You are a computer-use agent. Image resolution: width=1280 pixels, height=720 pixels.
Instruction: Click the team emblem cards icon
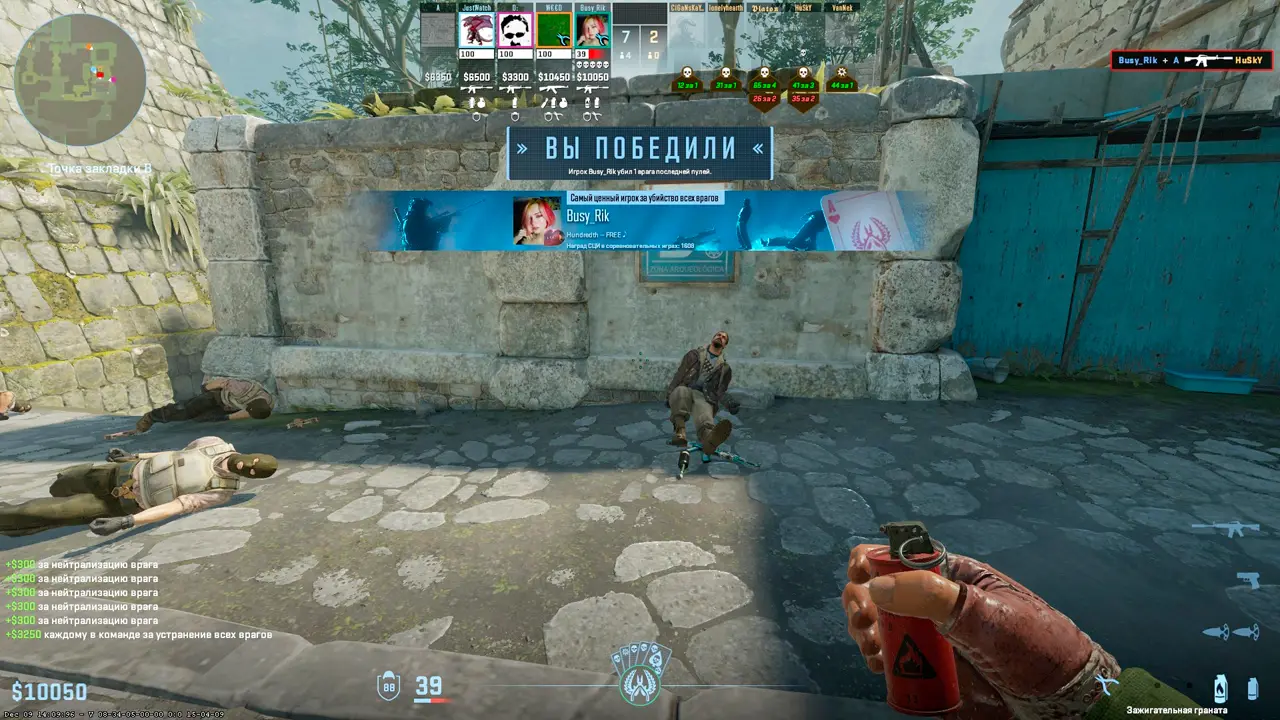pos(640,674)
